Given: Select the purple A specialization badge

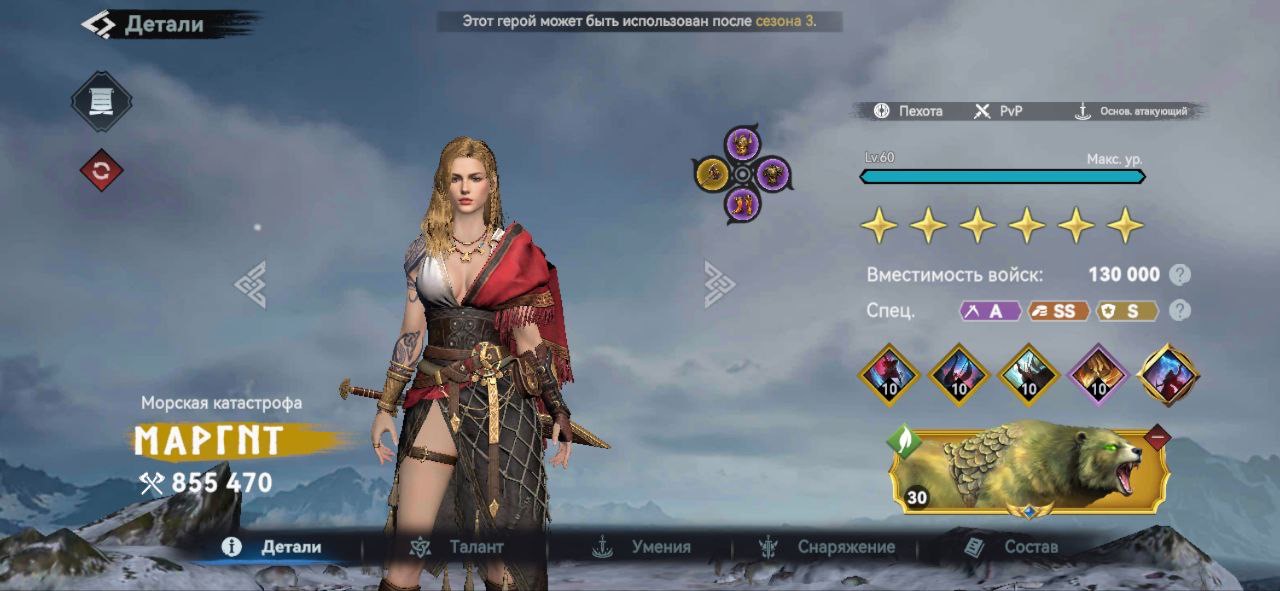Looking at the screenshot, I should tap(990, 311).
